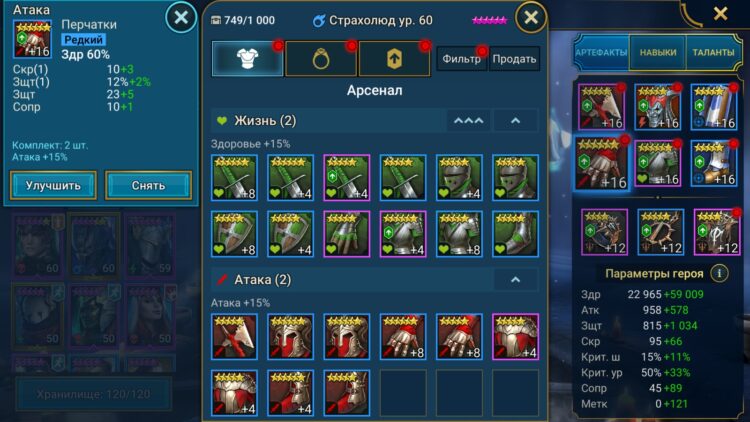Collapse the Жизнь set section
The image size is (750, 422).
click(515, 121)
